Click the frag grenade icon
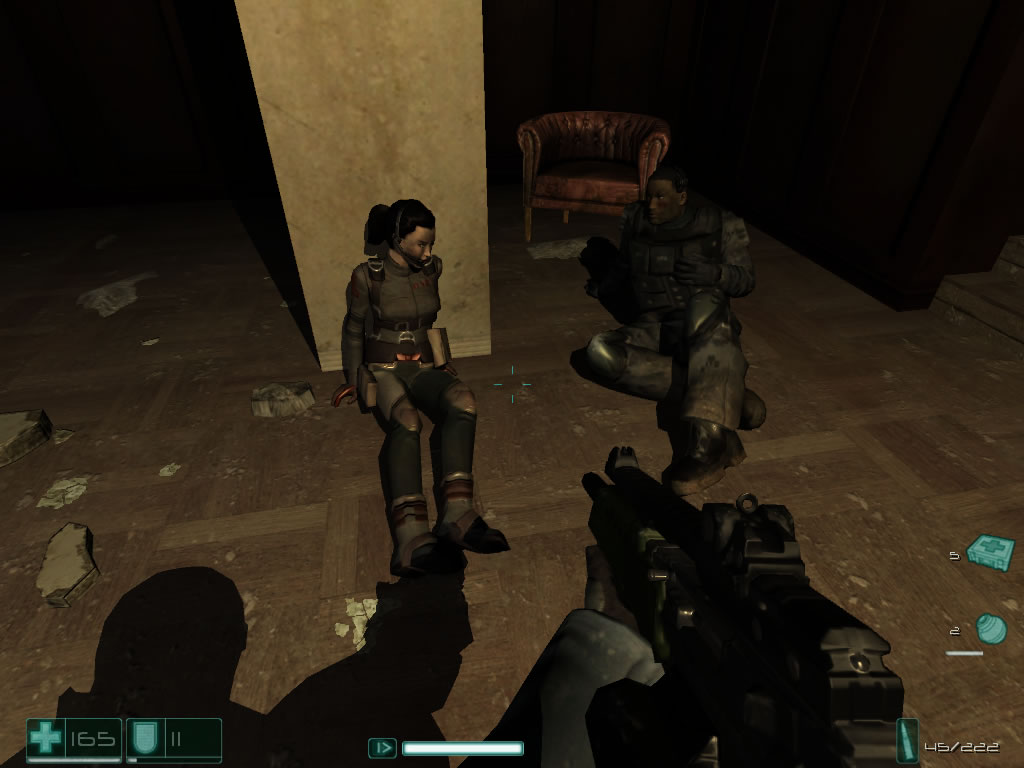The width and height of the screenshot is (1024, 768). coord(991,629)
